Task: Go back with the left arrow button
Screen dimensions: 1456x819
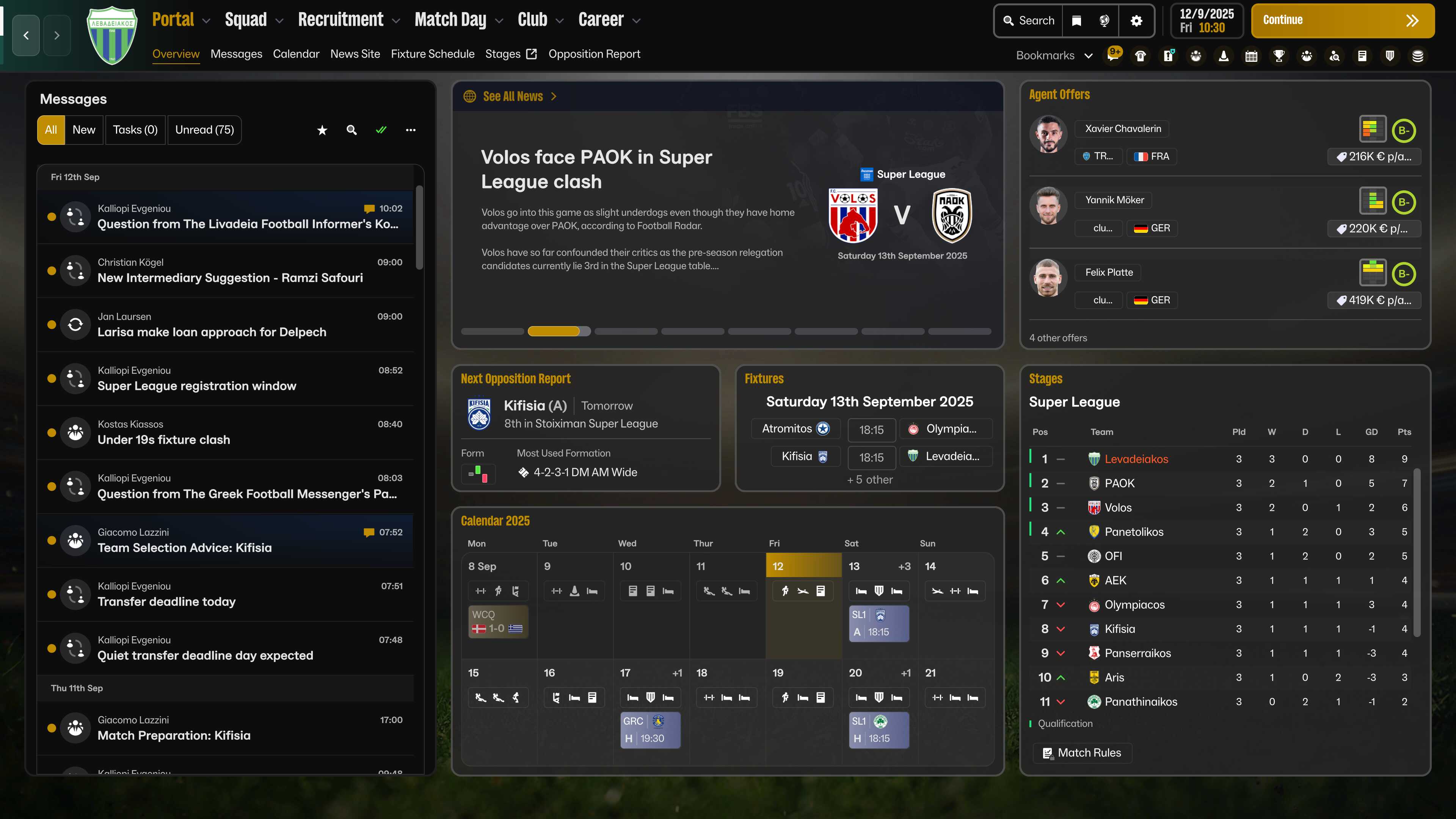Action: [26, 36]
